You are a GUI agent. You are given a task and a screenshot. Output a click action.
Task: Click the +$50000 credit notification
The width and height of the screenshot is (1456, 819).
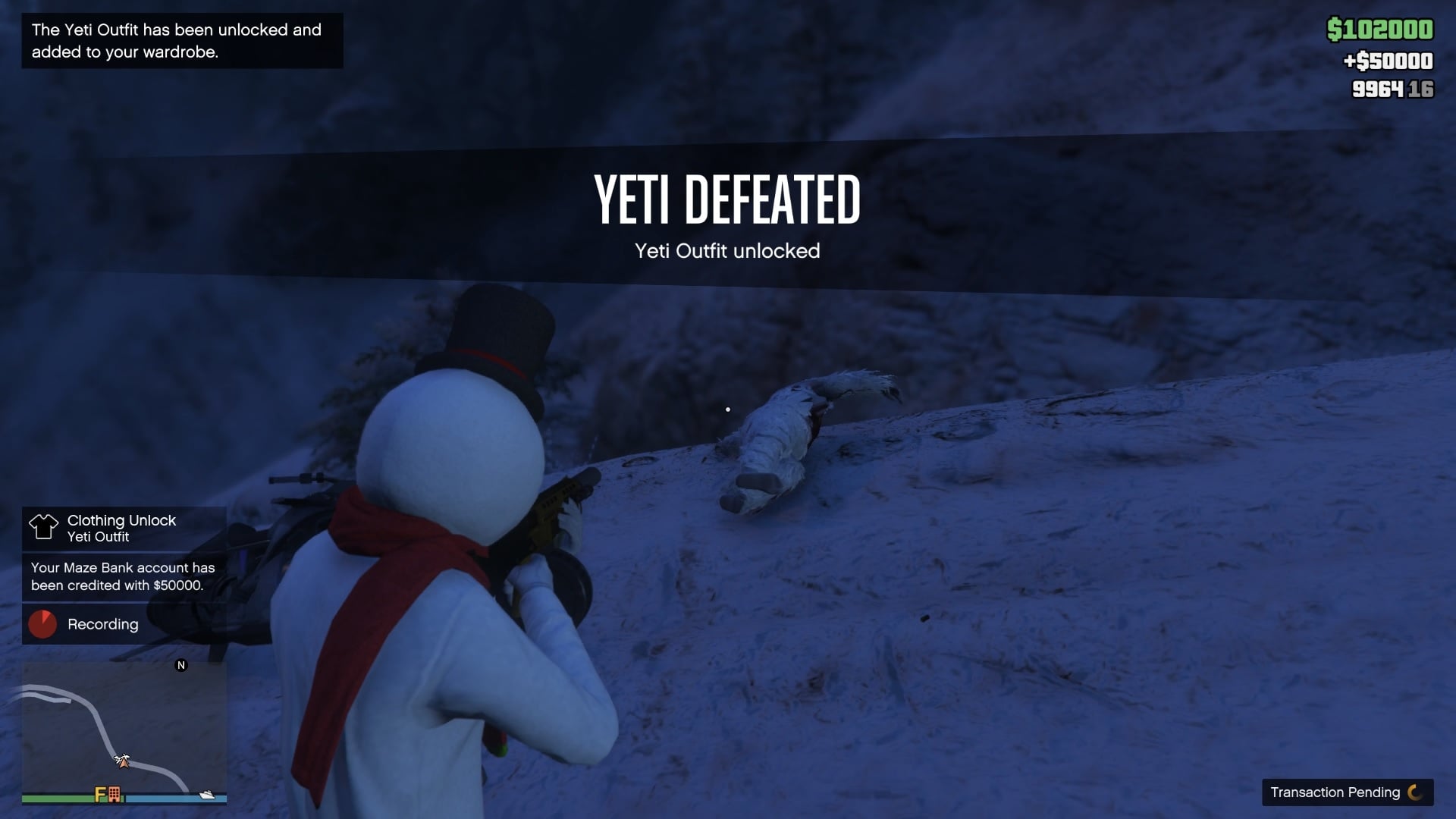[1389, 61]
